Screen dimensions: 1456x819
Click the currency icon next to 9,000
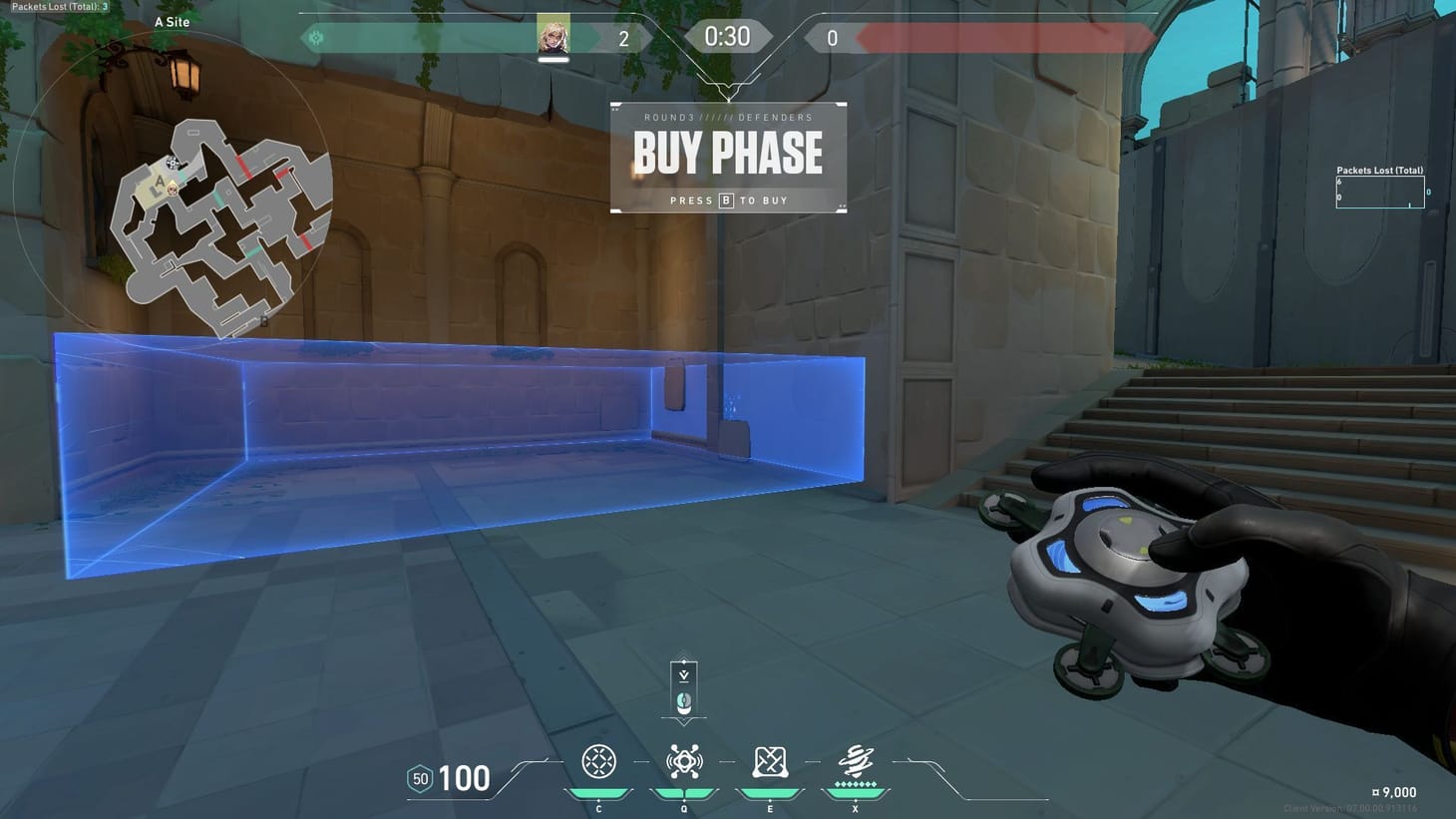click(x=1376, y=791)
